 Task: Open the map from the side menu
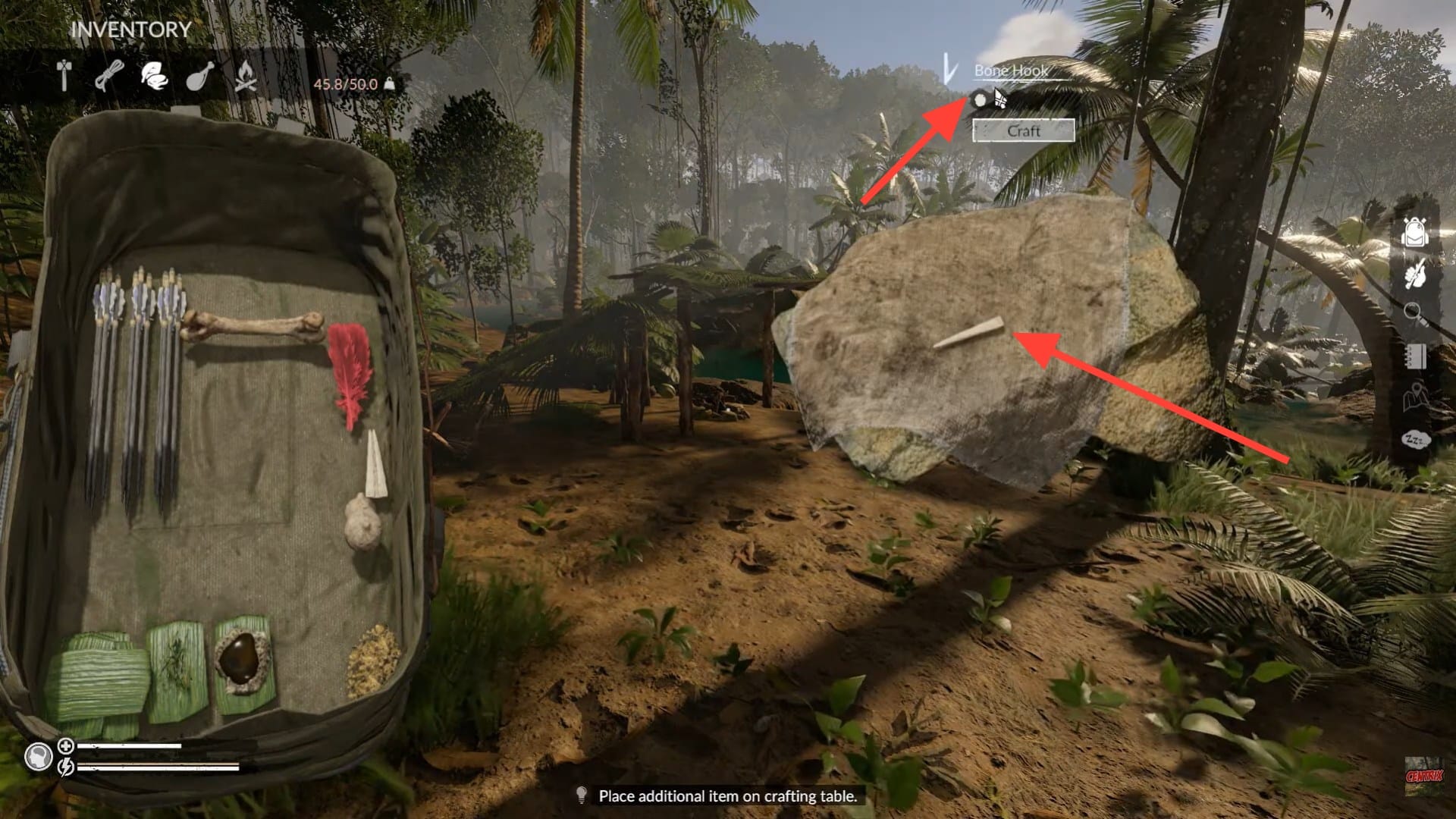[1414, 398]
